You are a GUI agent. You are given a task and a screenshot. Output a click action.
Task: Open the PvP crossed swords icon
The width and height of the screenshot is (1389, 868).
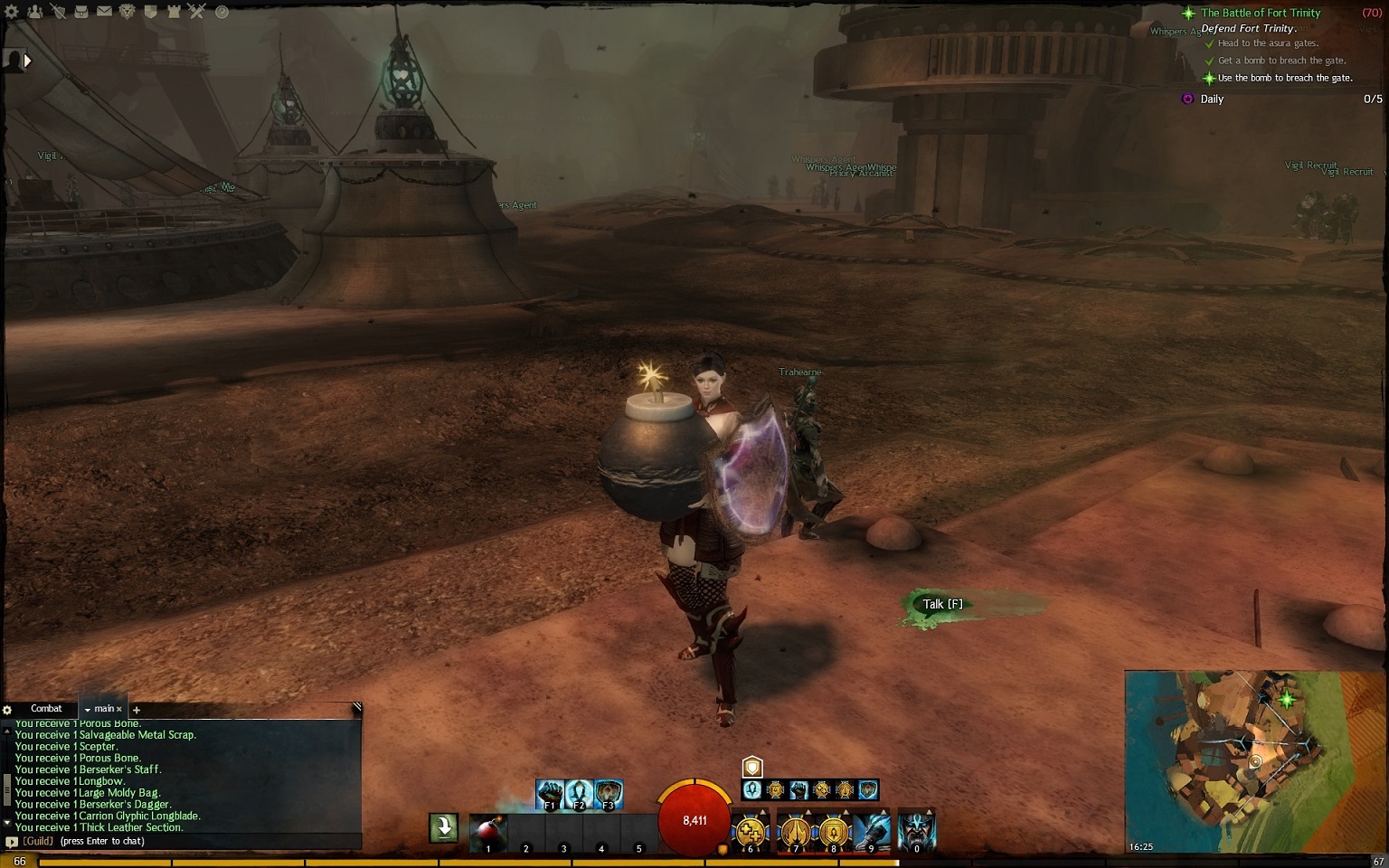pos(196,12)
